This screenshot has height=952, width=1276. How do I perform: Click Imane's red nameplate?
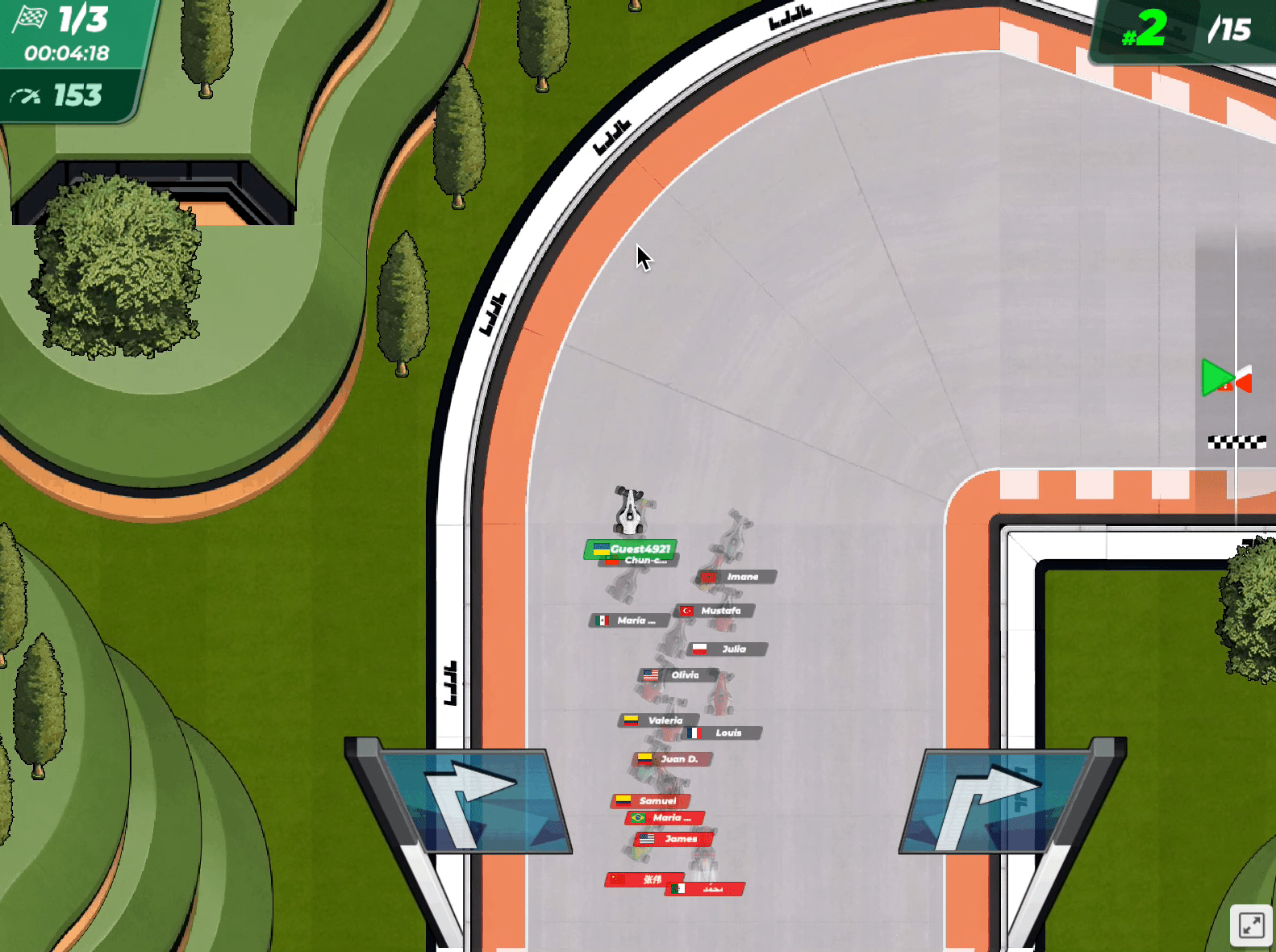pyautogui.click(x=739, y=577)
